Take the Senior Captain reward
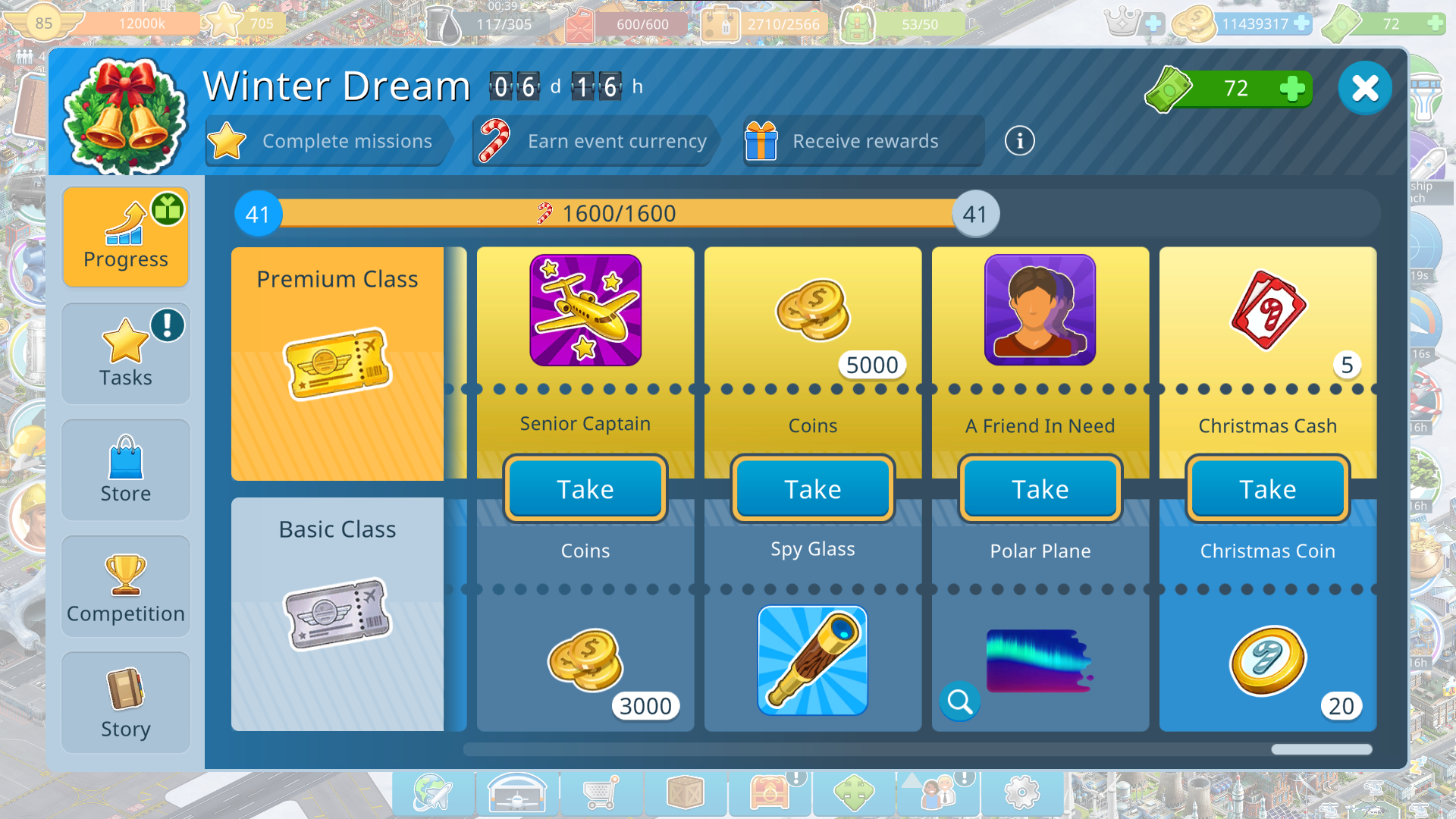Screen dimensions: 1456x819 click(x=585, y=489)
